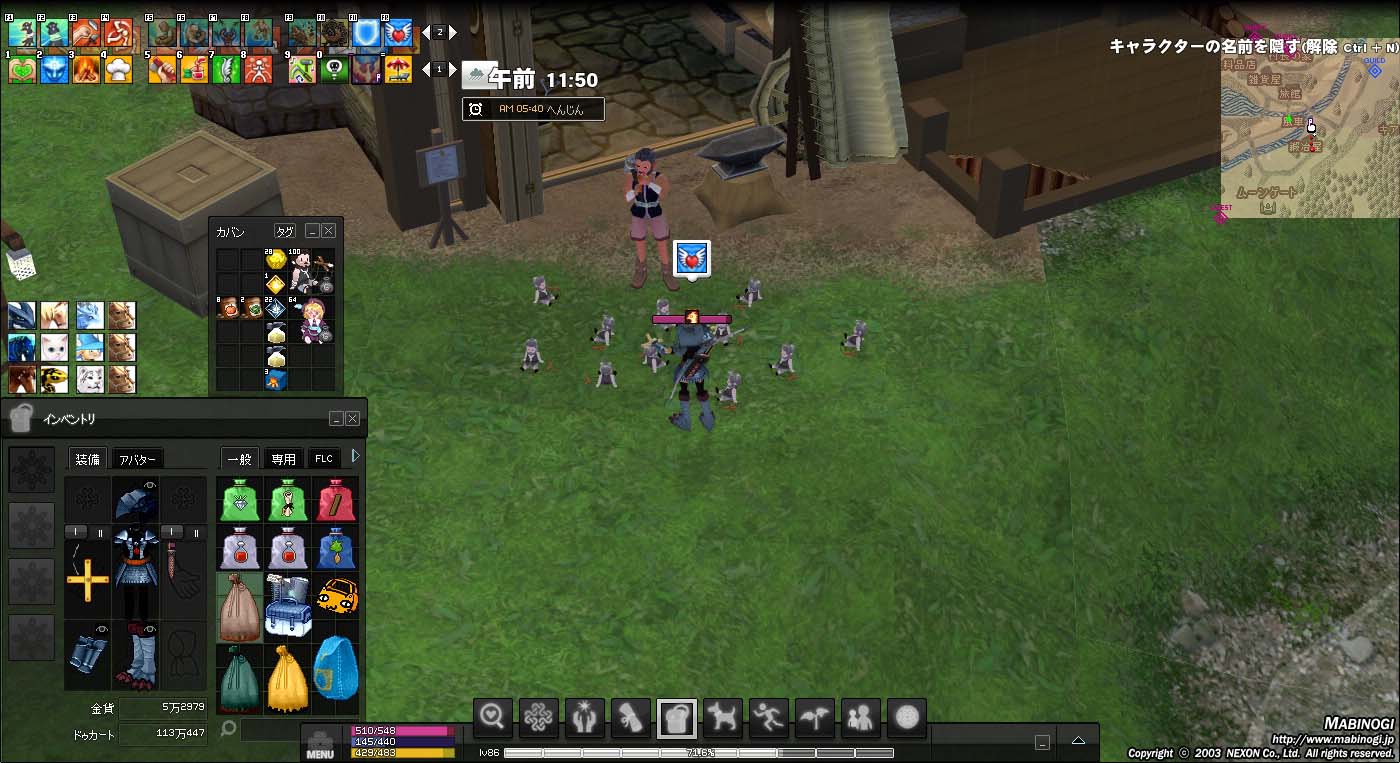Click the タグ button in bag window
1400x763 pixels.
point(285,231)
